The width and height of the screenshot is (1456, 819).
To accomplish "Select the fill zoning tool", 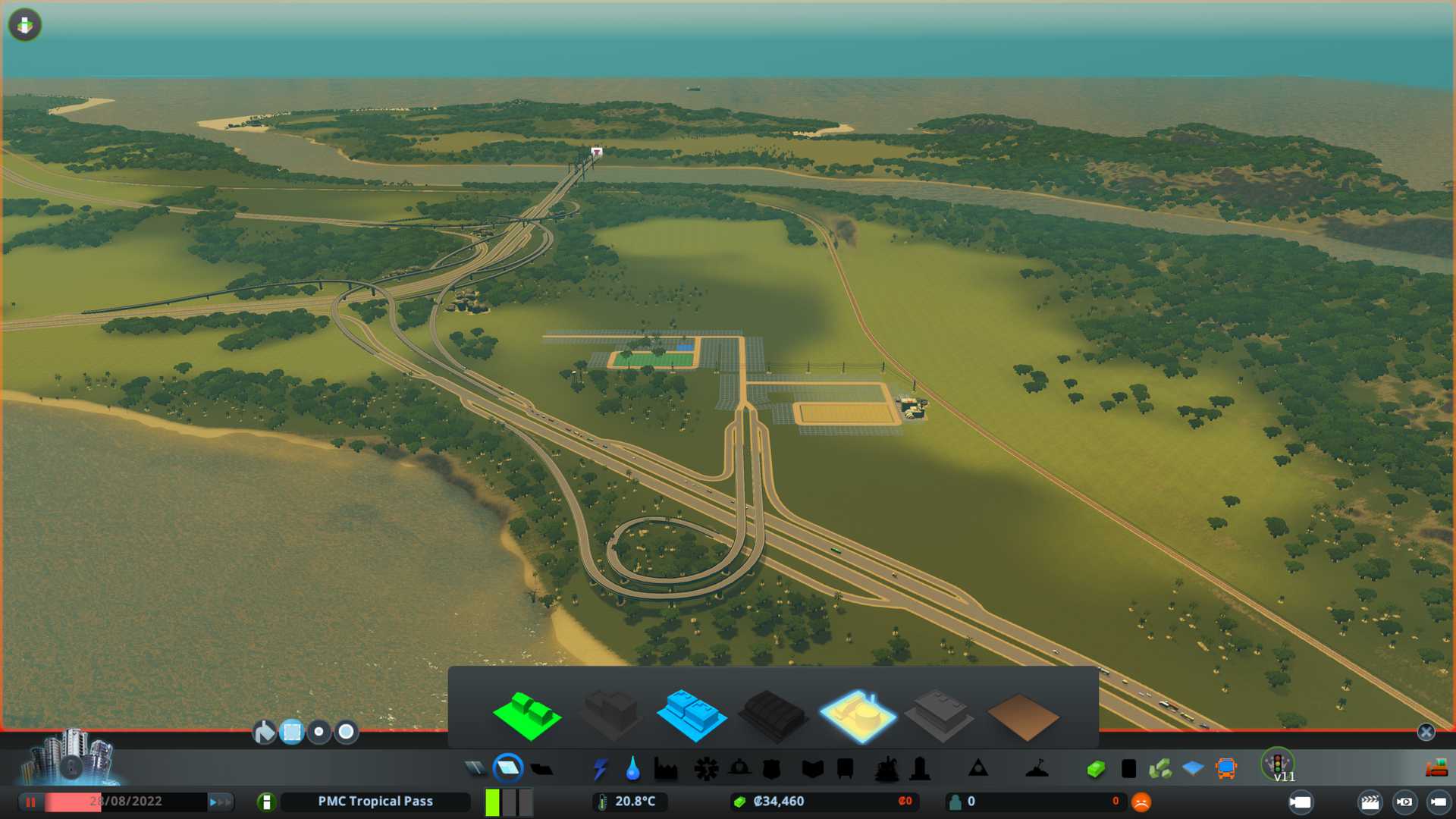I will tap(264, 732).
